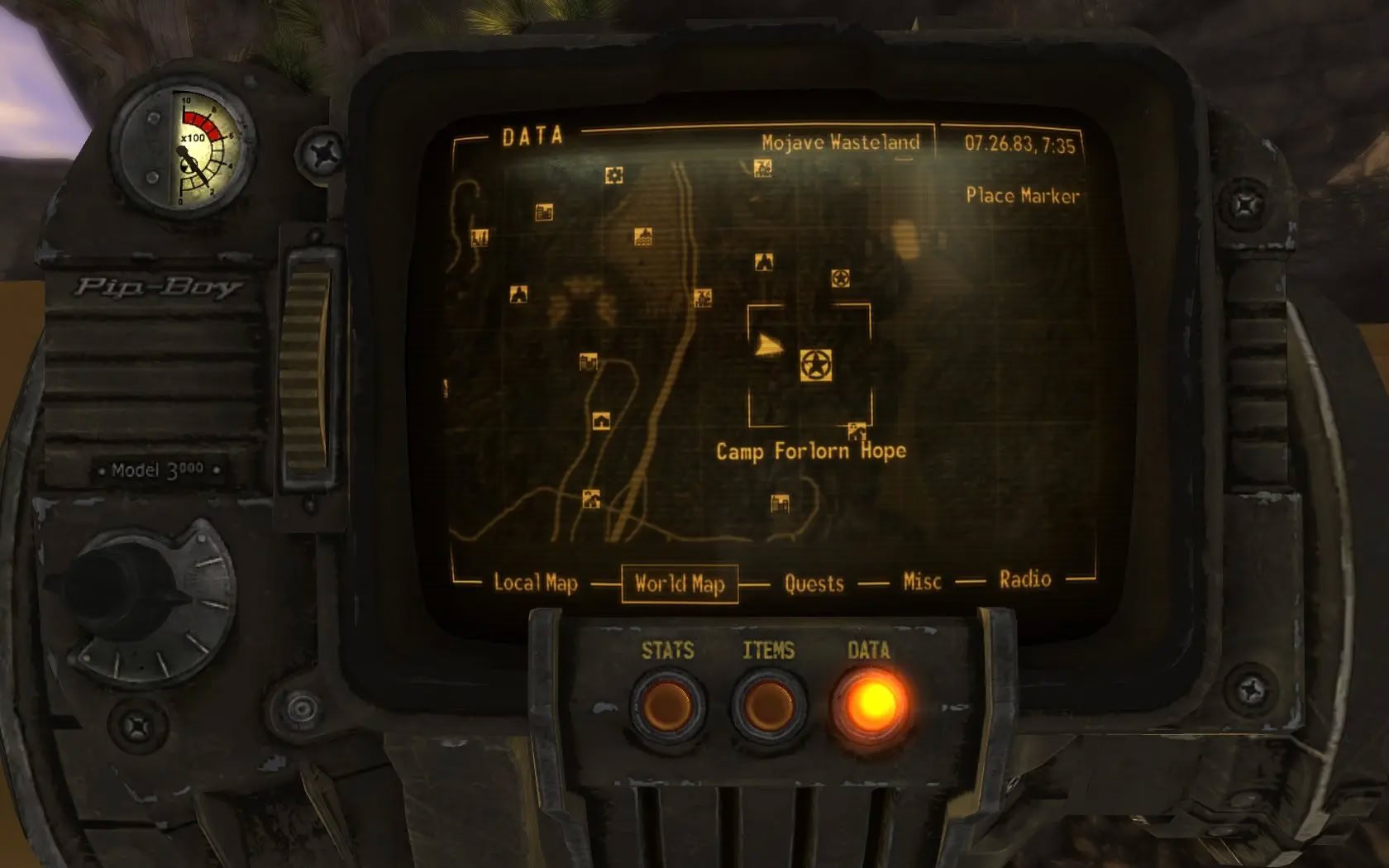The height and width of the screenshot is (868, 1389).
Task: Click the Place Marker option
Action: coord(1023,196)
